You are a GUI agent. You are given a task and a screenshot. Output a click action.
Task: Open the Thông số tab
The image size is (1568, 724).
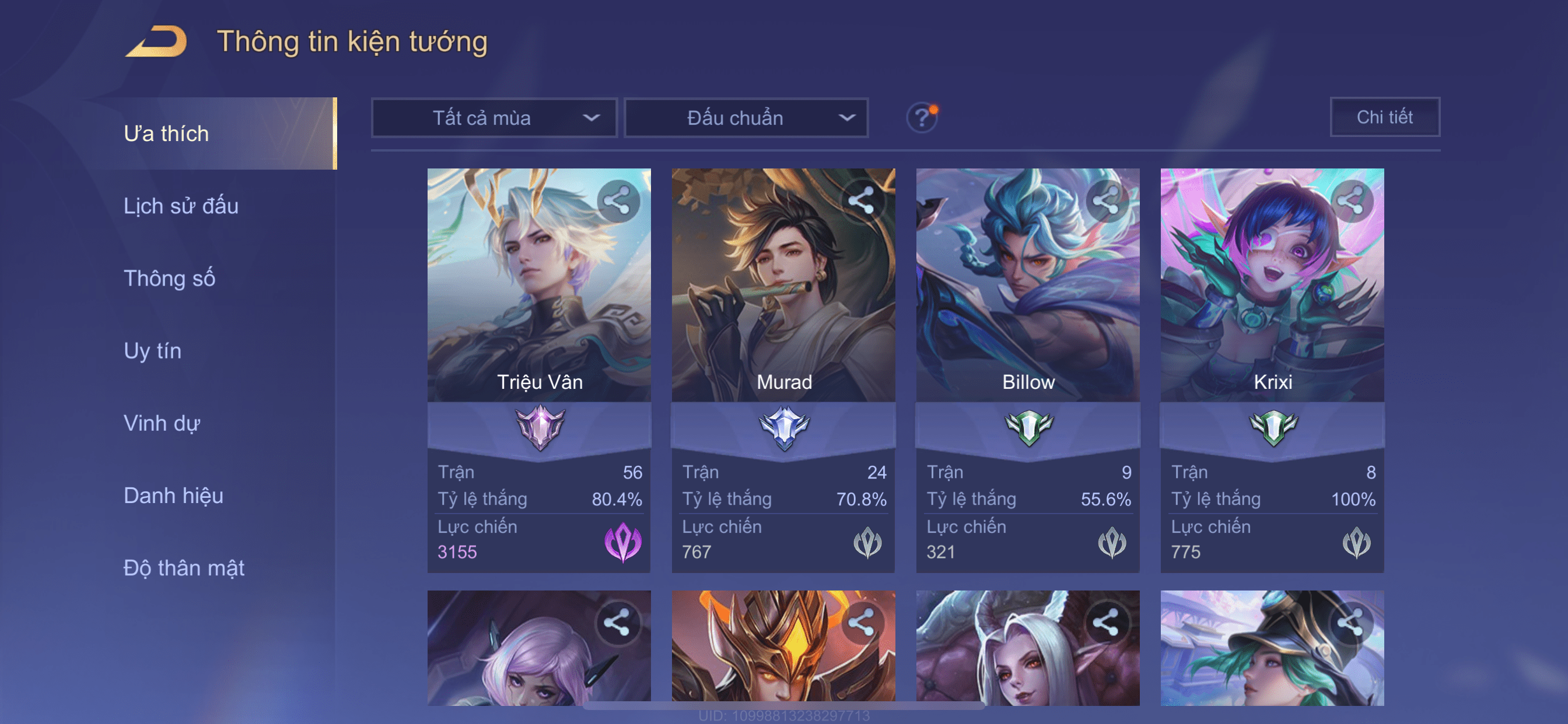(x=169, y=279)
